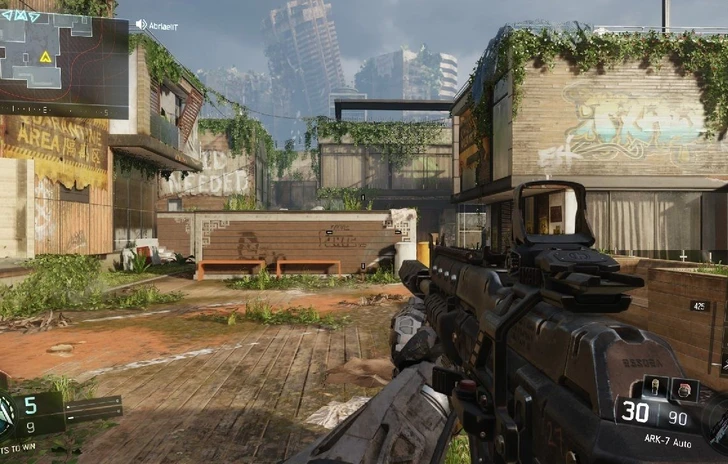The width and height of the screenshot is (728, 464).
Task: Select the red tactical equipment slot
Action: click(684, 389)
